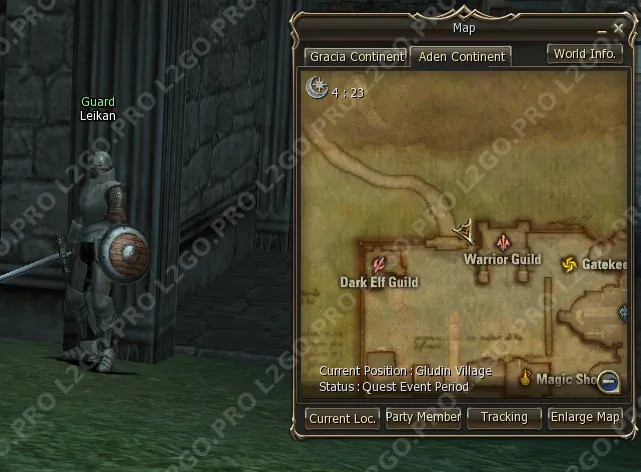Click the Current Loc. button
The height and width of the screenshot is (472, 641).
point(342,419)
